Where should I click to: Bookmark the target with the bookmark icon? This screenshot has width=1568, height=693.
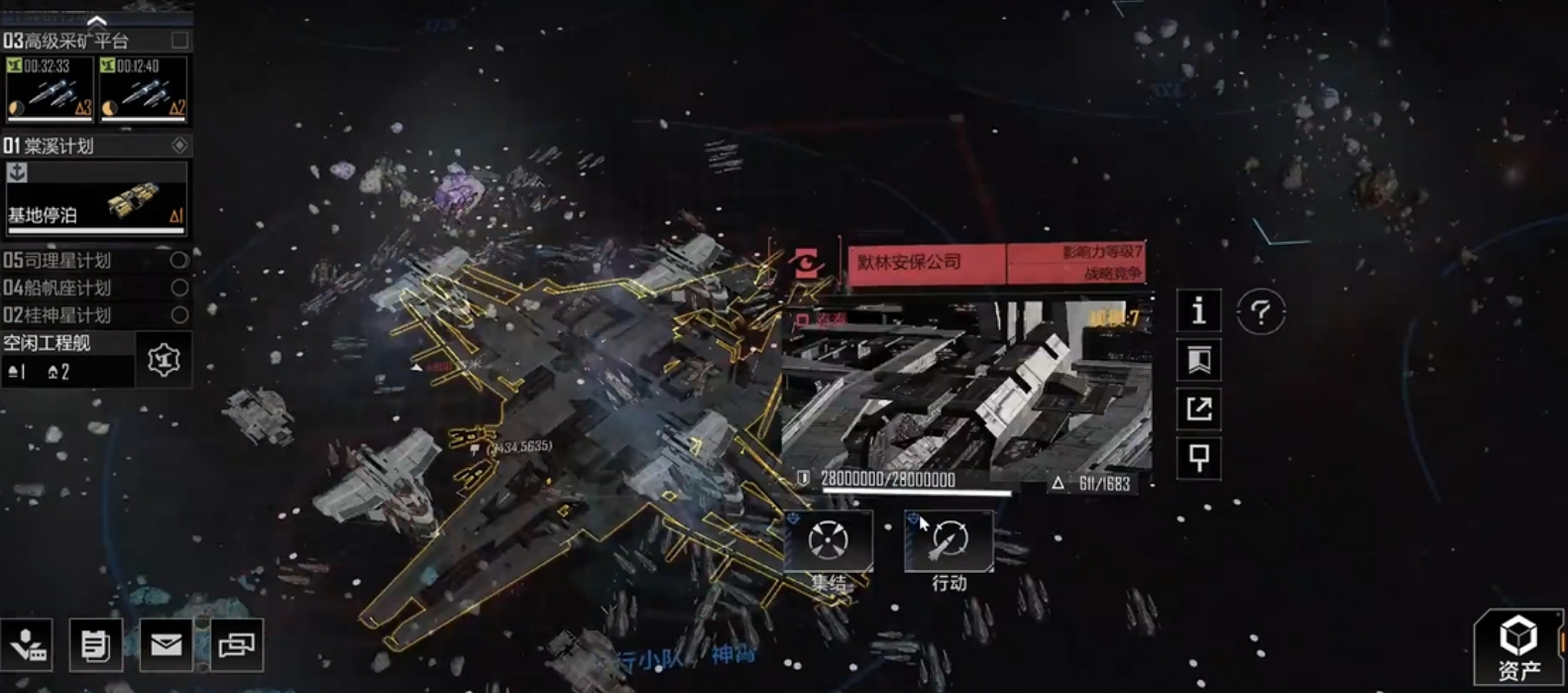[x=1198, y=360]
